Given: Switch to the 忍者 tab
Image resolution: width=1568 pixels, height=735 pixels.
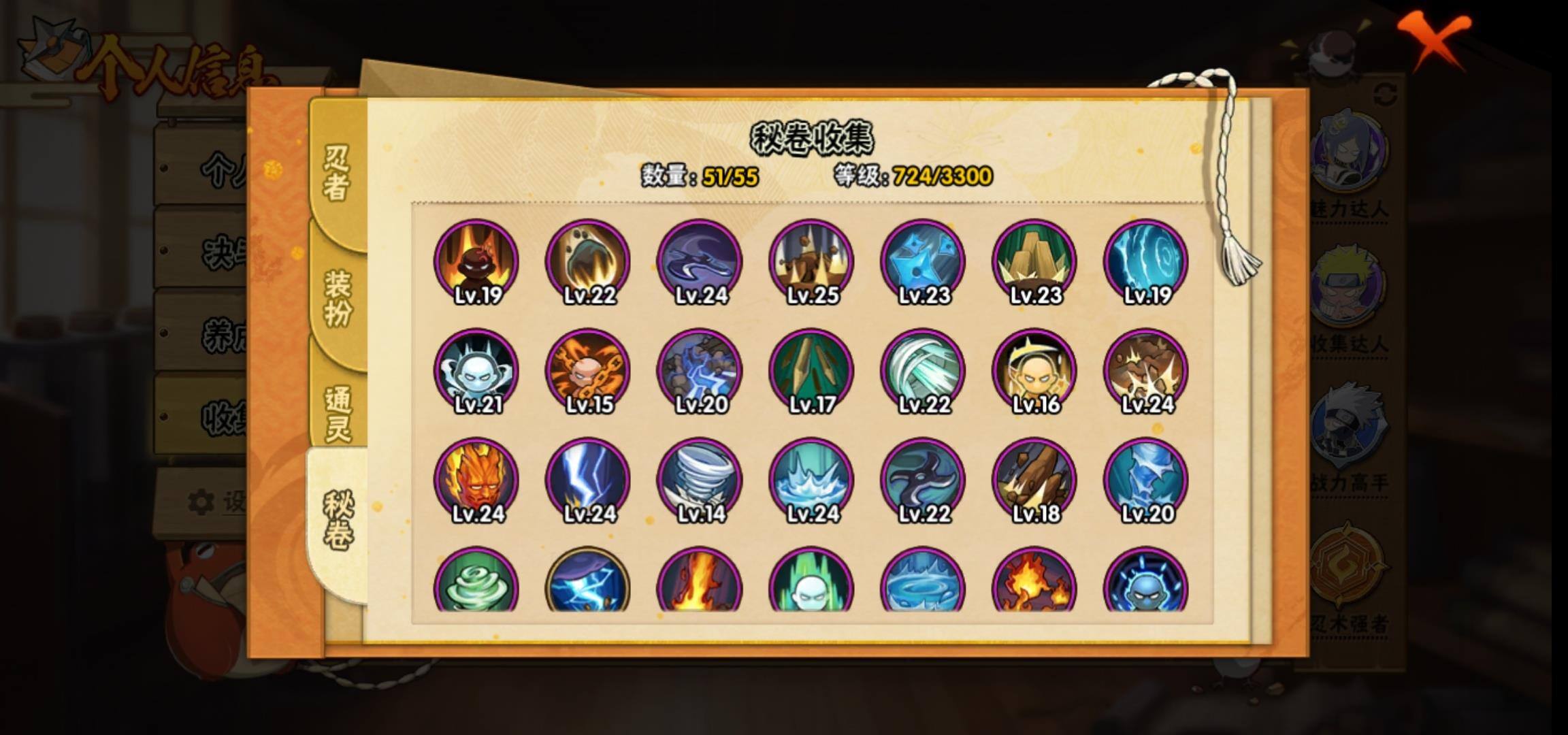Looking at the screenshot, I should tap(336, 173).
